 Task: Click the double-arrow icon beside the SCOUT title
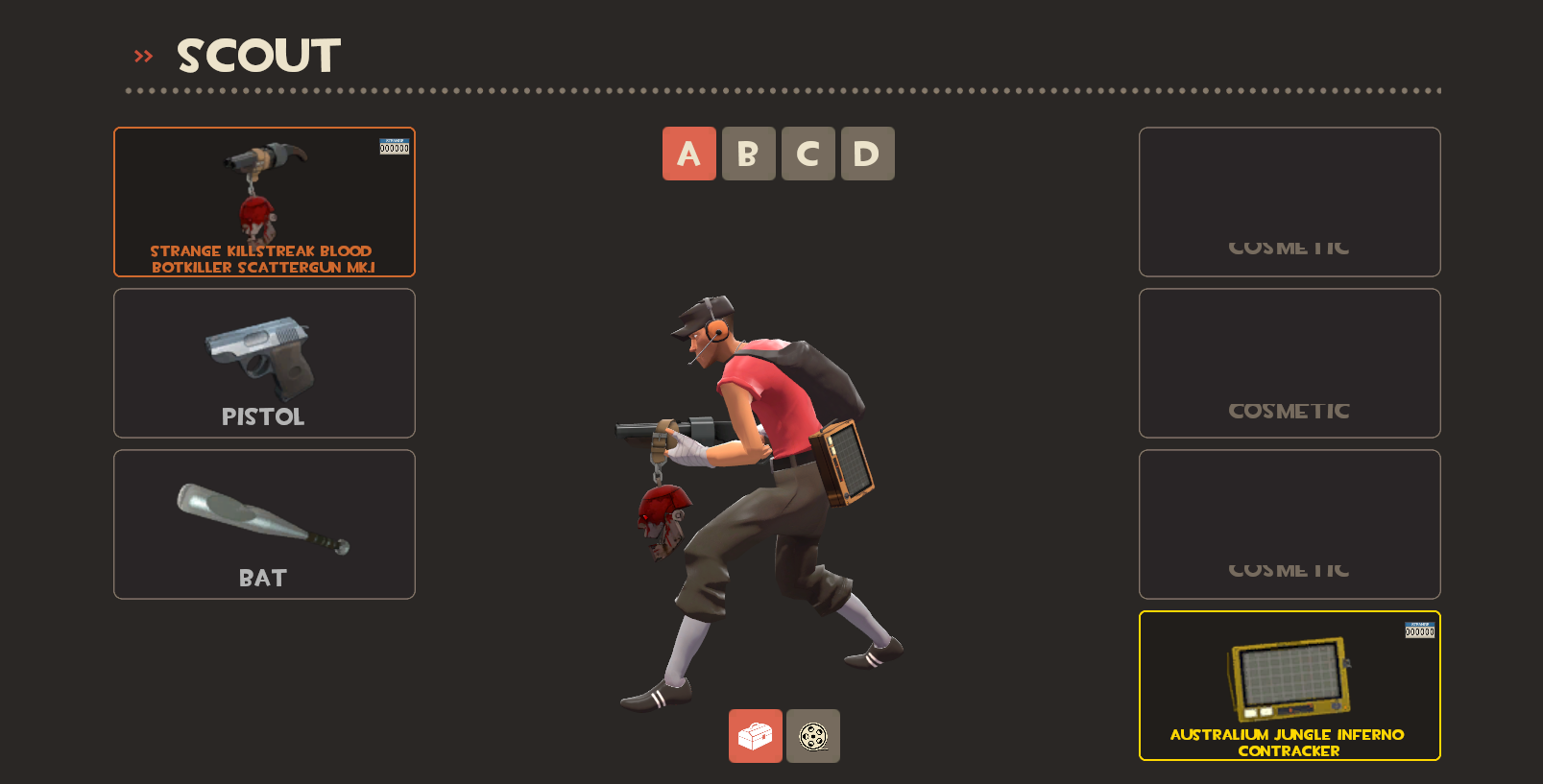click(x=144, y=55)
